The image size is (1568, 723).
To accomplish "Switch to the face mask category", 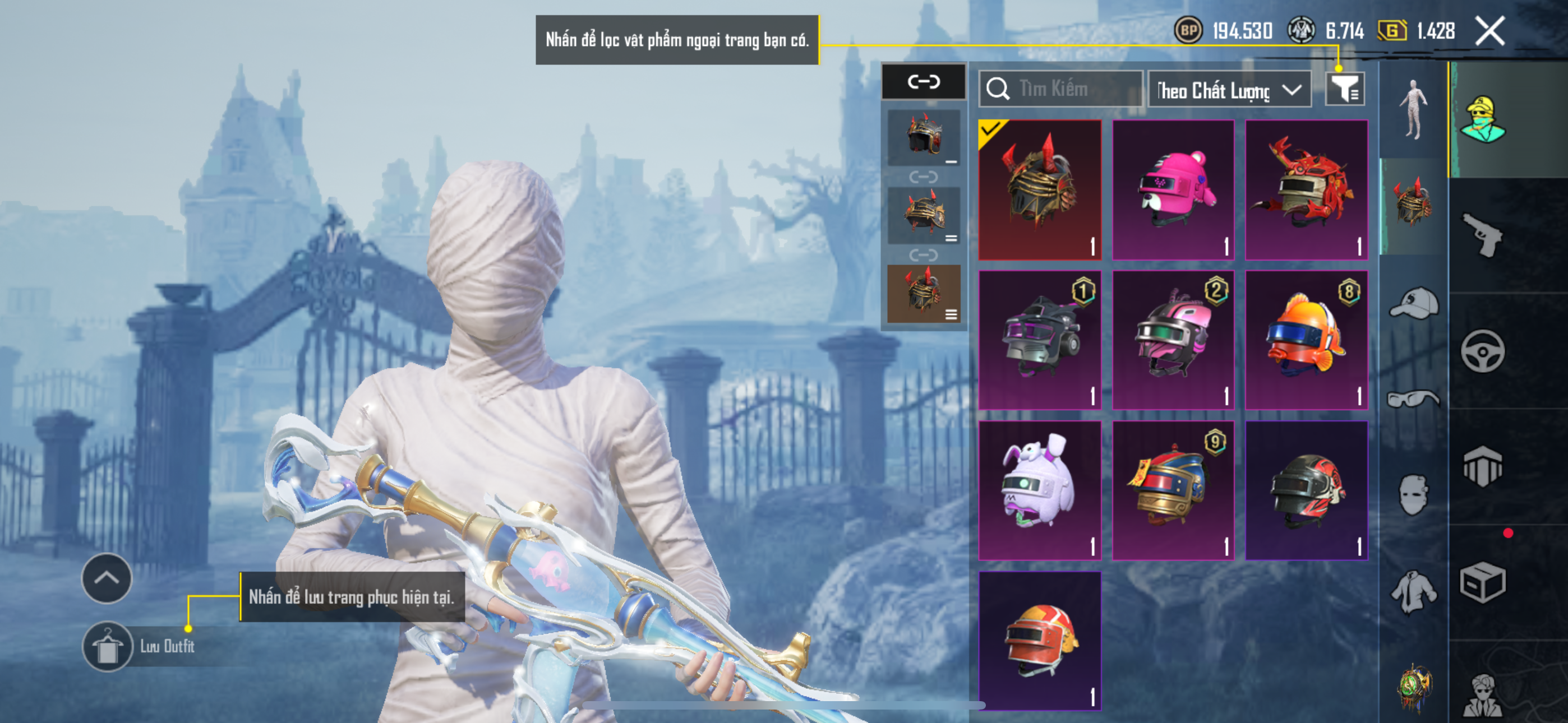I will click(x=1413, y=495).
